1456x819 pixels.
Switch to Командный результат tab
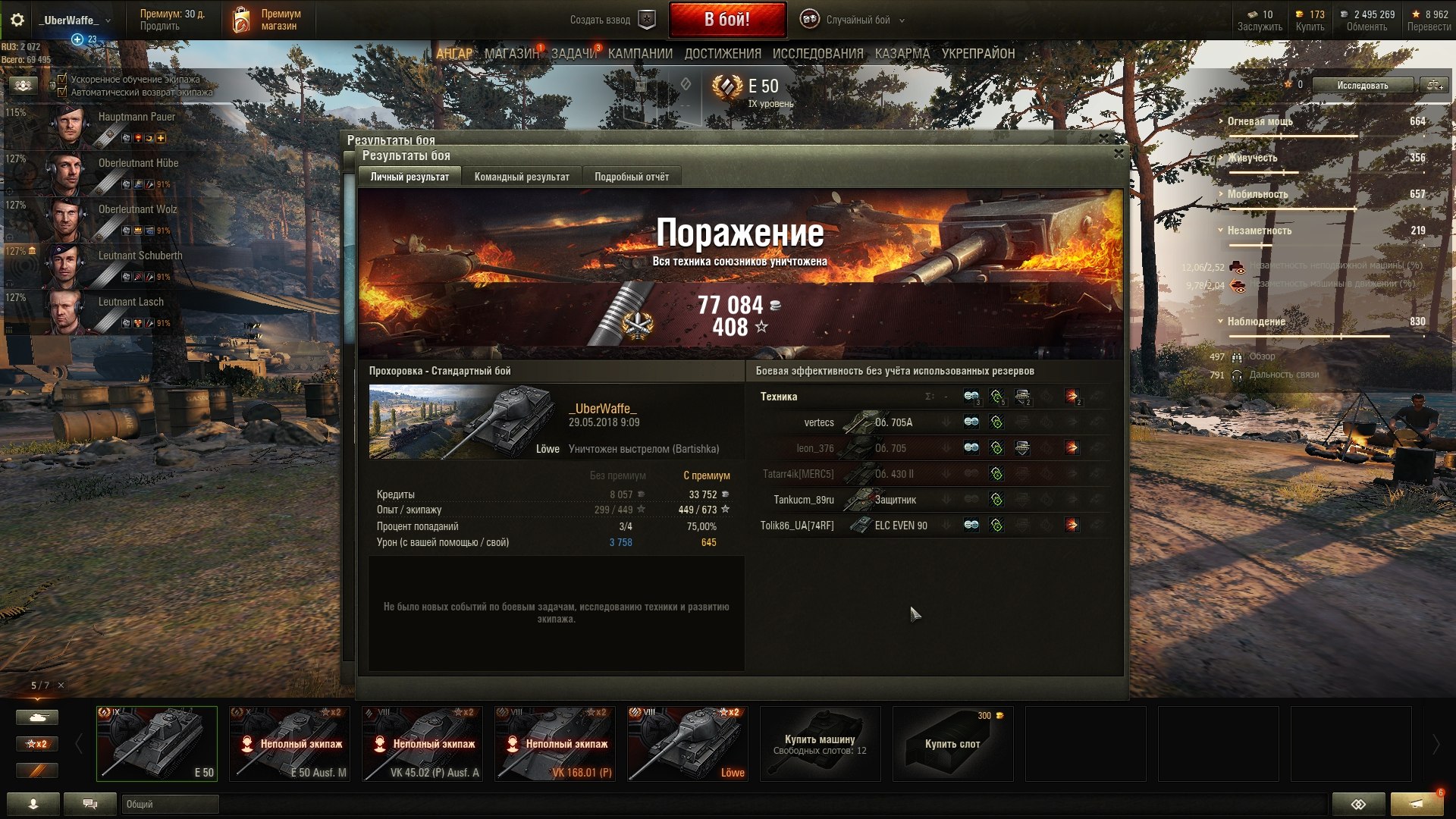tap(522, 177)
